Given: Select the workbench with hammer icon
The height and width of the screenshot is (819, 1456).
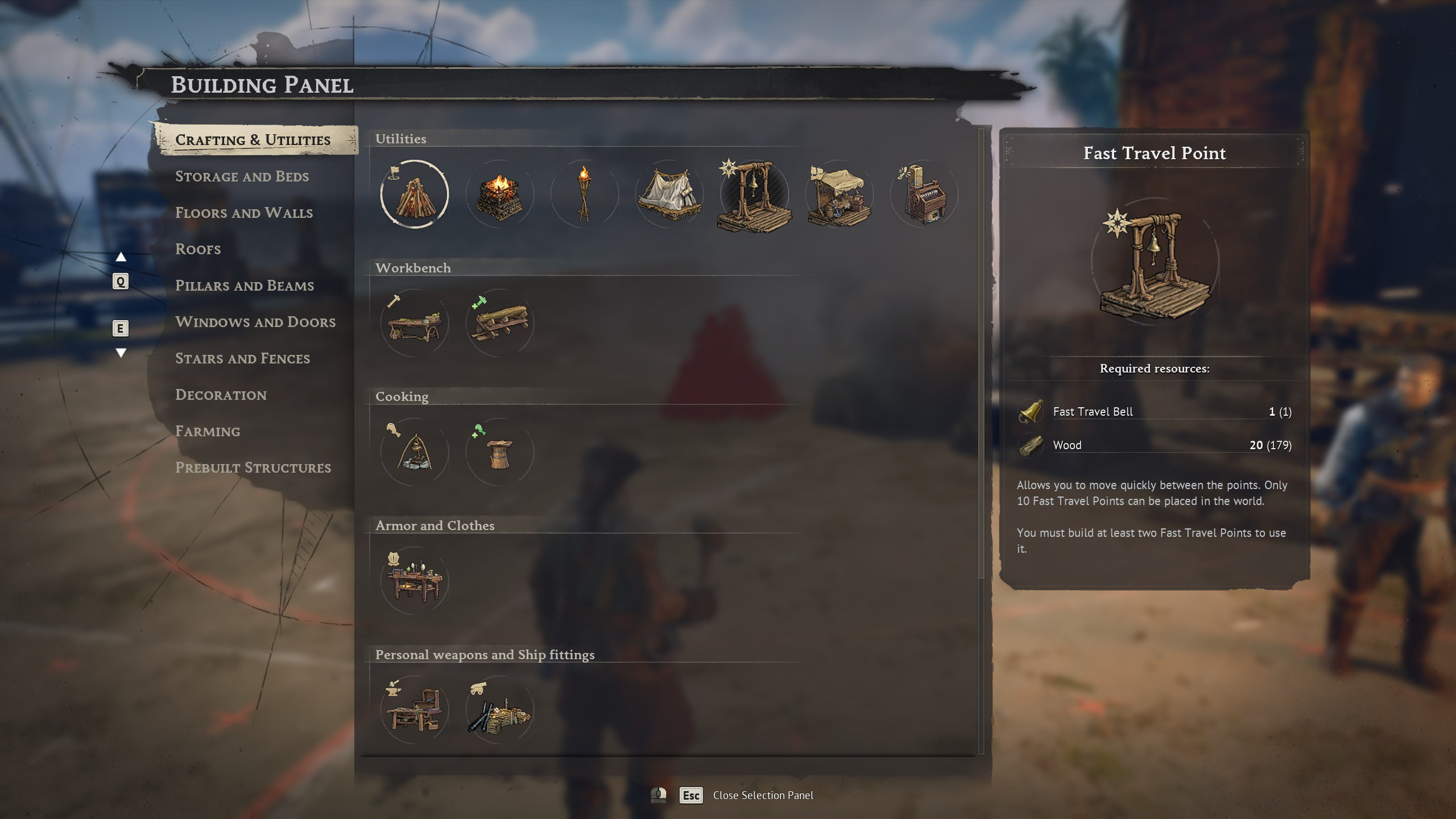Looking at the screenshot, I should pos(415,323).
